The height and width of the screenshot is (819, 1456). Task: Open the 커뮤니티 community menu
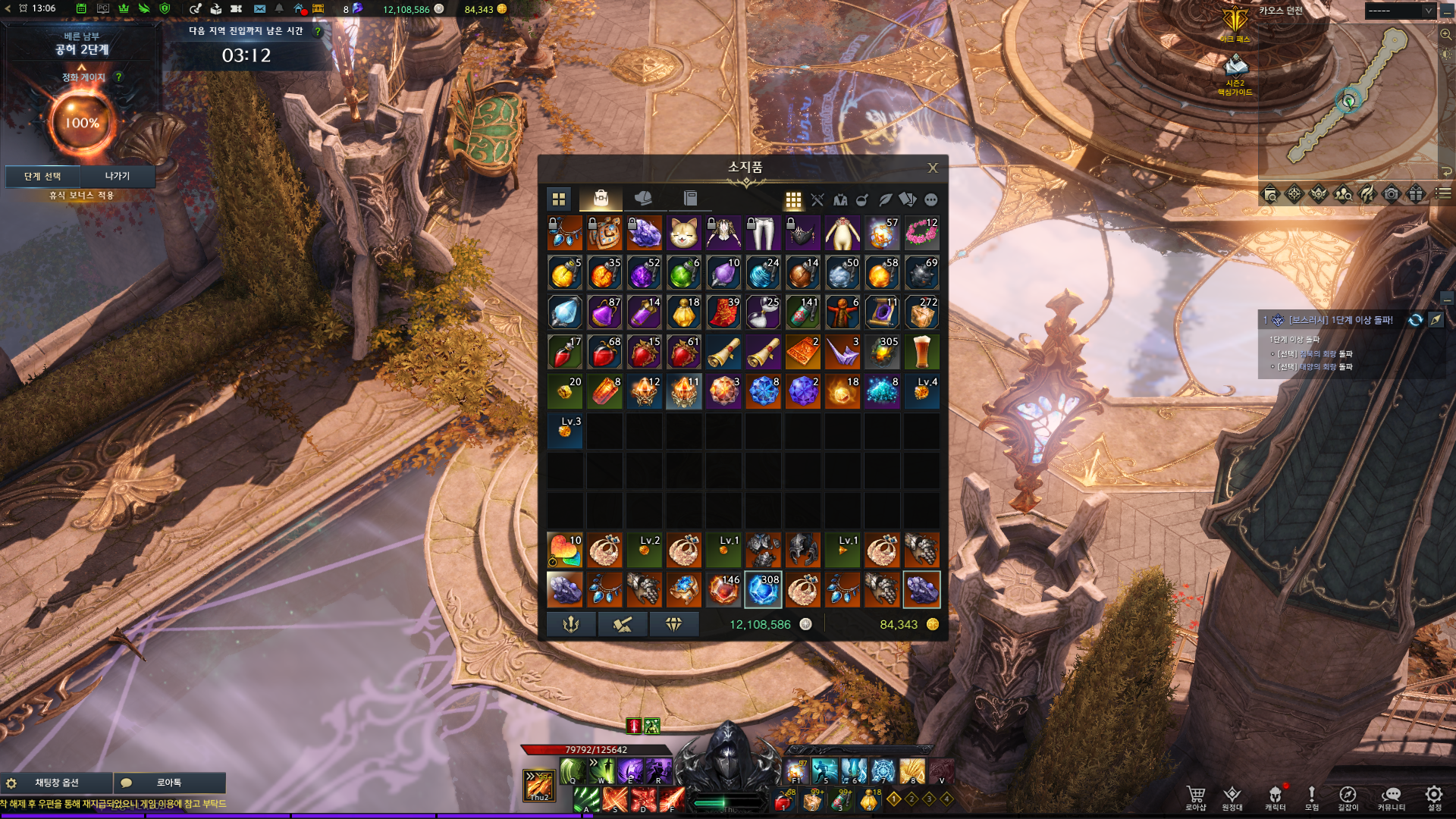[x=1391, y=797]
